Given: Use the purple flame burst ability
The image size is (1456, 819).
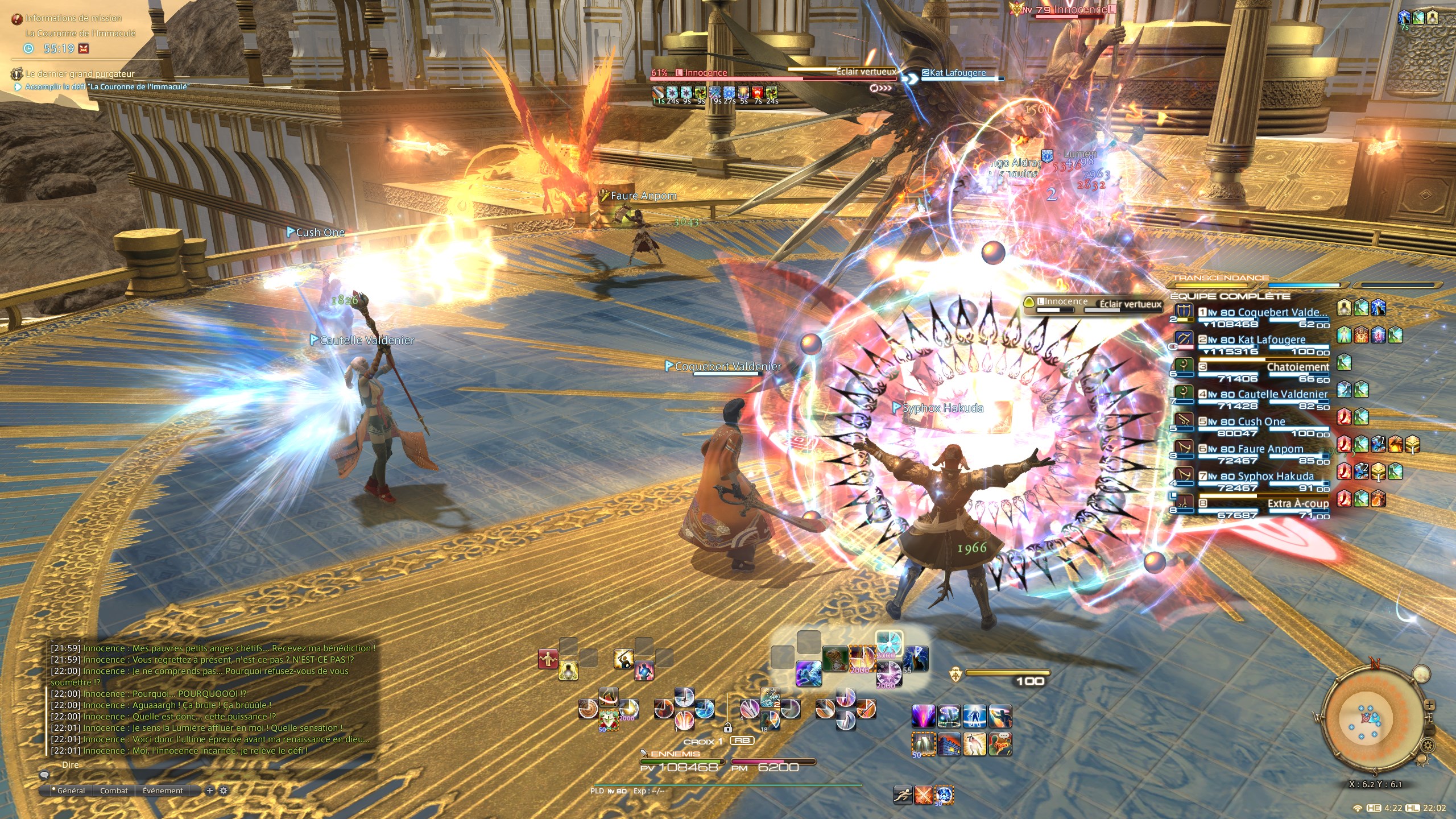Looking at the screenshot, I should pyautogui.click(x=923, y=716).
